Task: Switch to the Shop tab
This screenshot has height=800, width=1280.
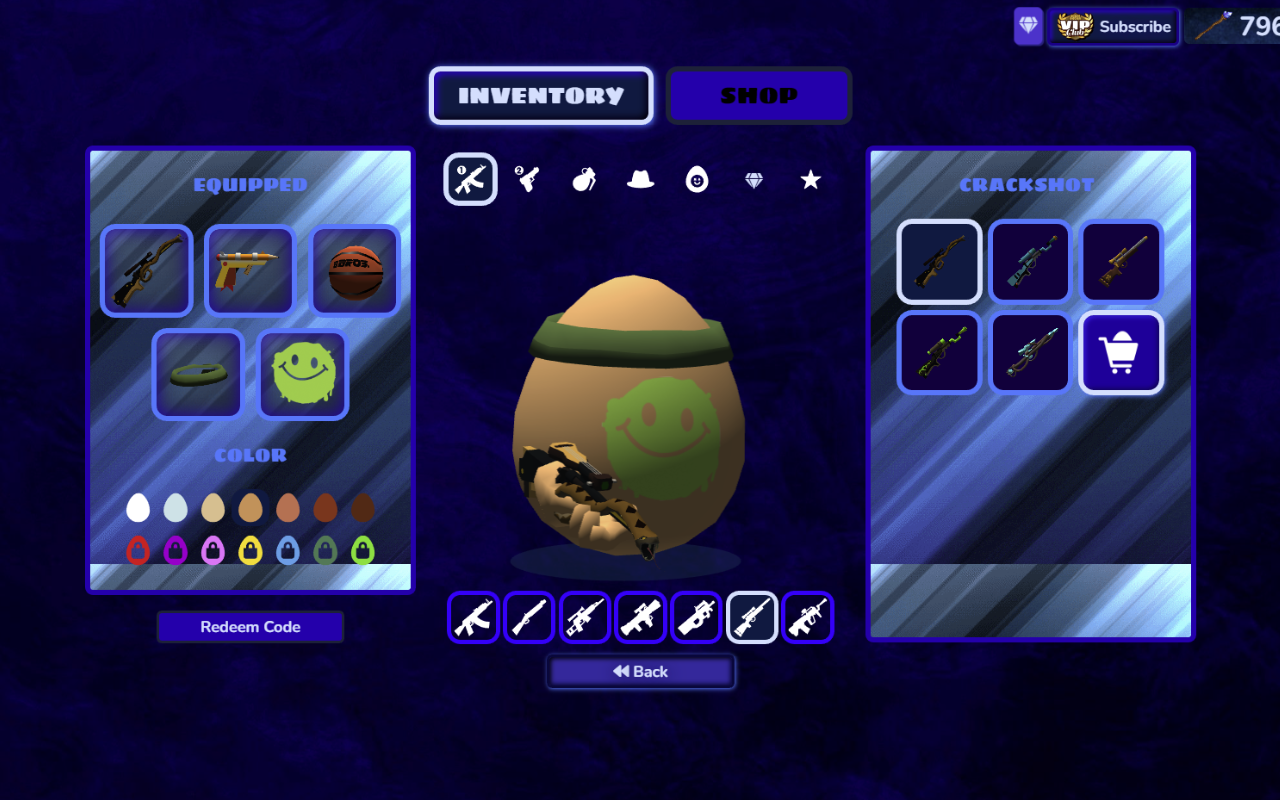Action: [x=758, y=95]
